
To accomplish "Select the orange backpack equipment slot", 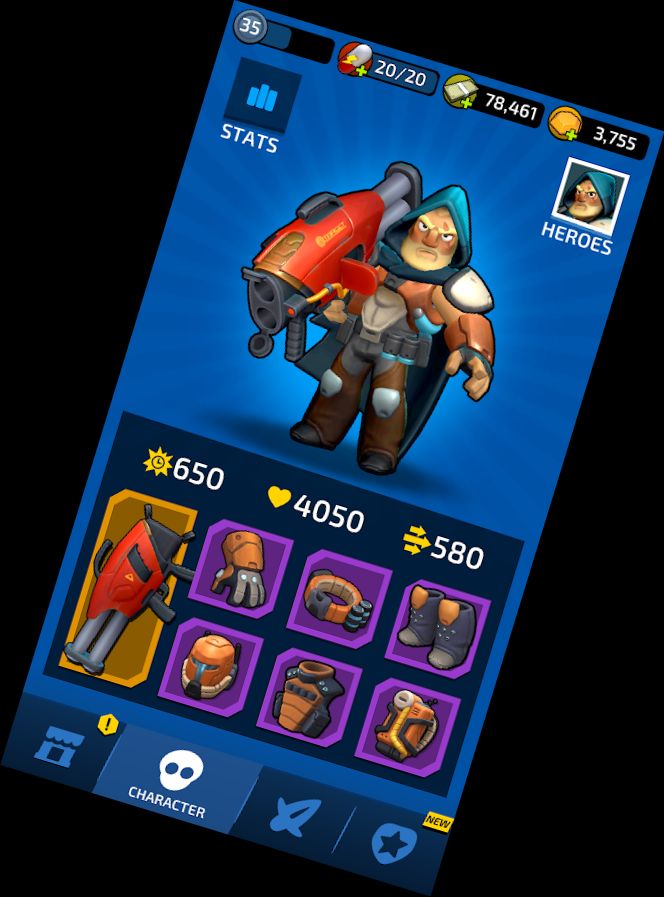I will pos(402,726).
